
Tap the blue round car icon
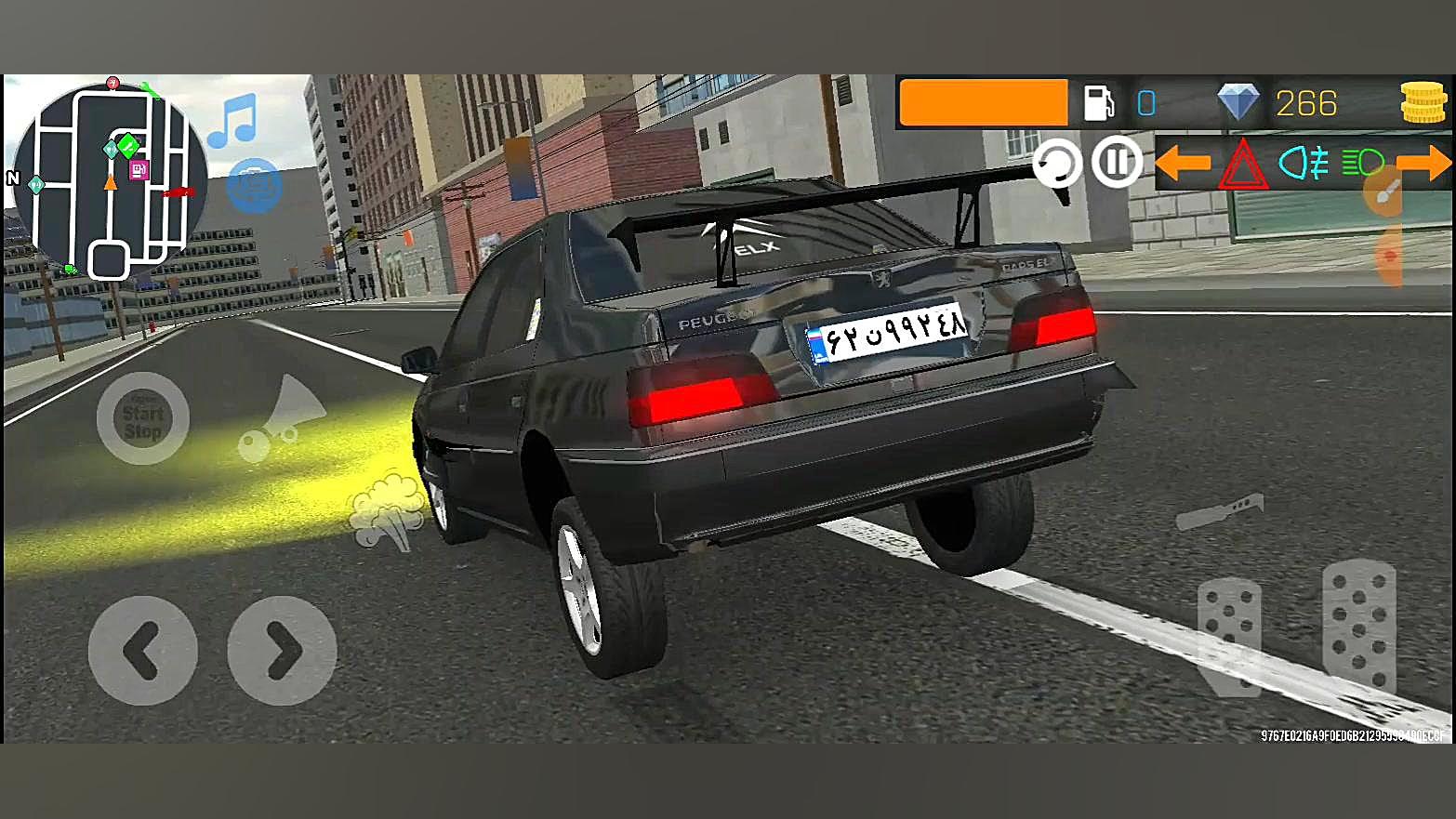click(253, 184)
